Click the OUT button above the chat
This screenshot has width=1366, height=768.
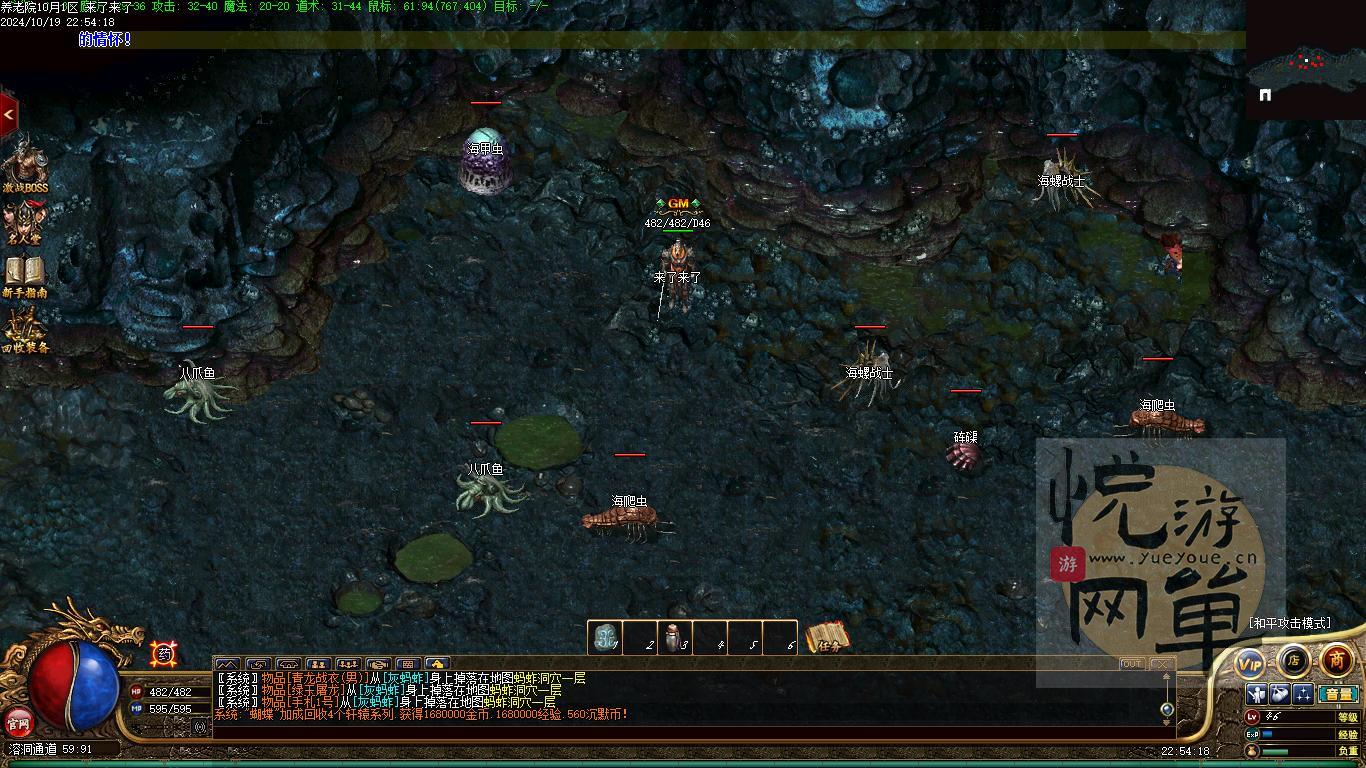tap(1132, 664)
